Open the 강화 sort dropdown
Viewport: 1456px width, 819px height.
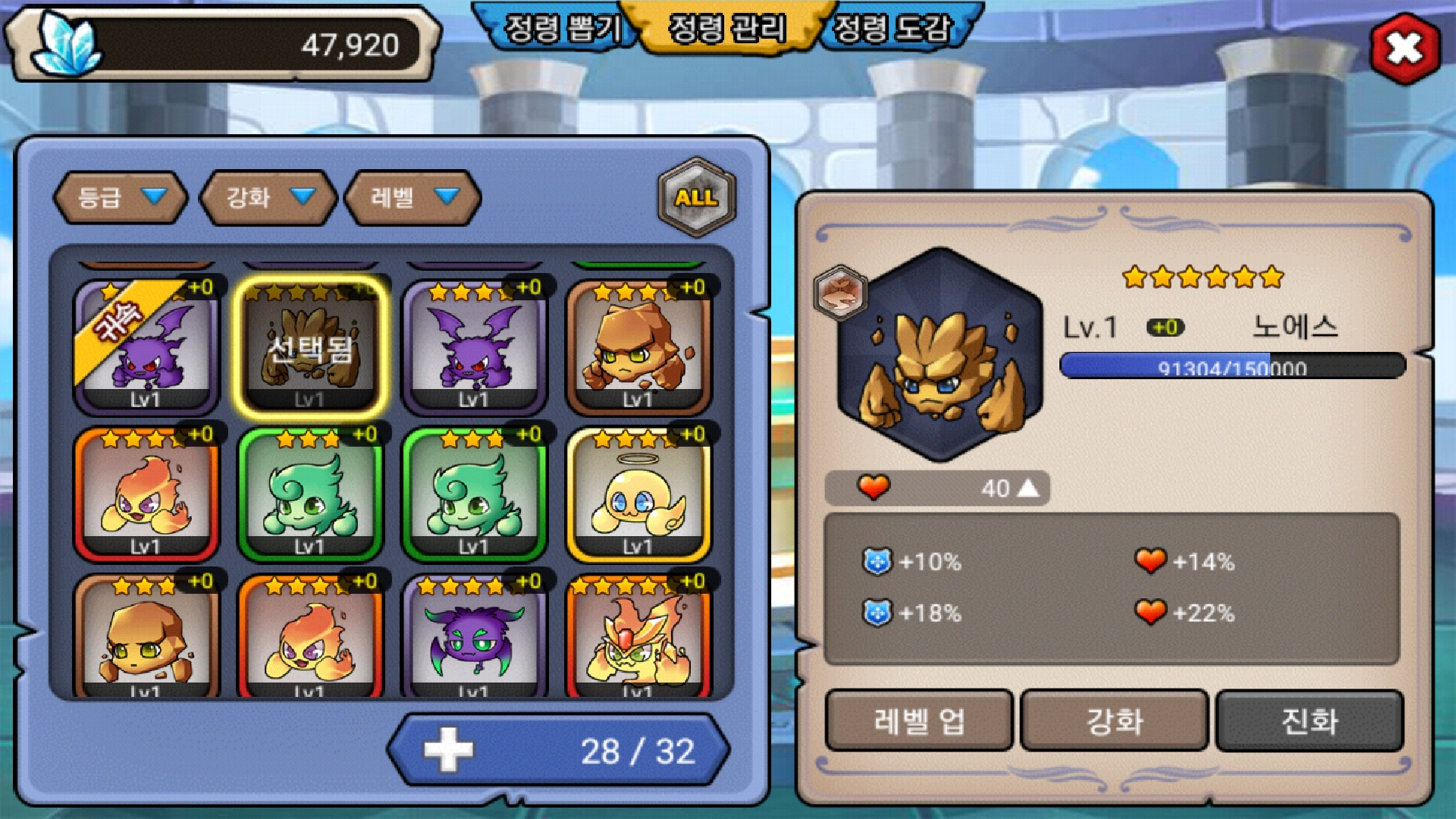click(268, 197)
